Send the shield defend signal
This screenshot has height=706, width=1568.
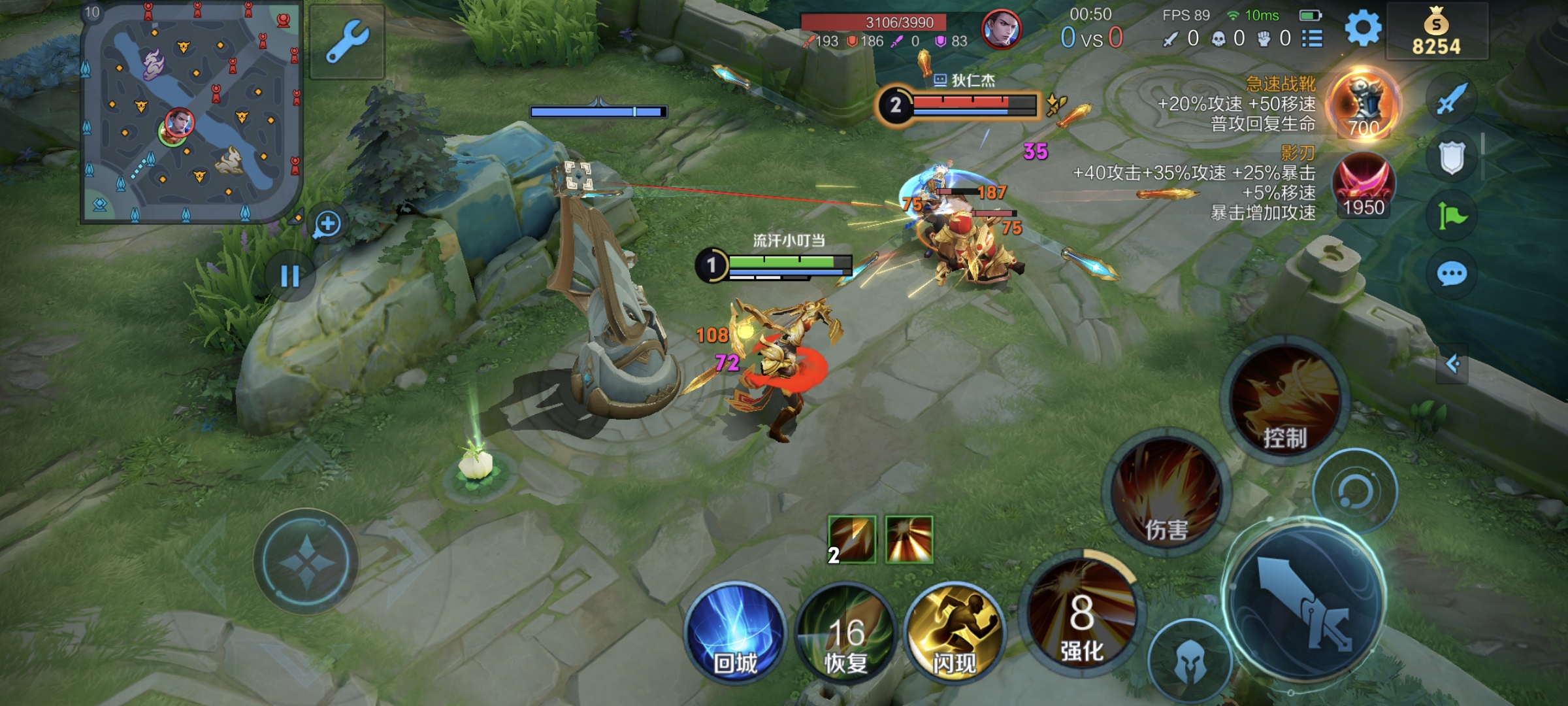[1451, 158]
